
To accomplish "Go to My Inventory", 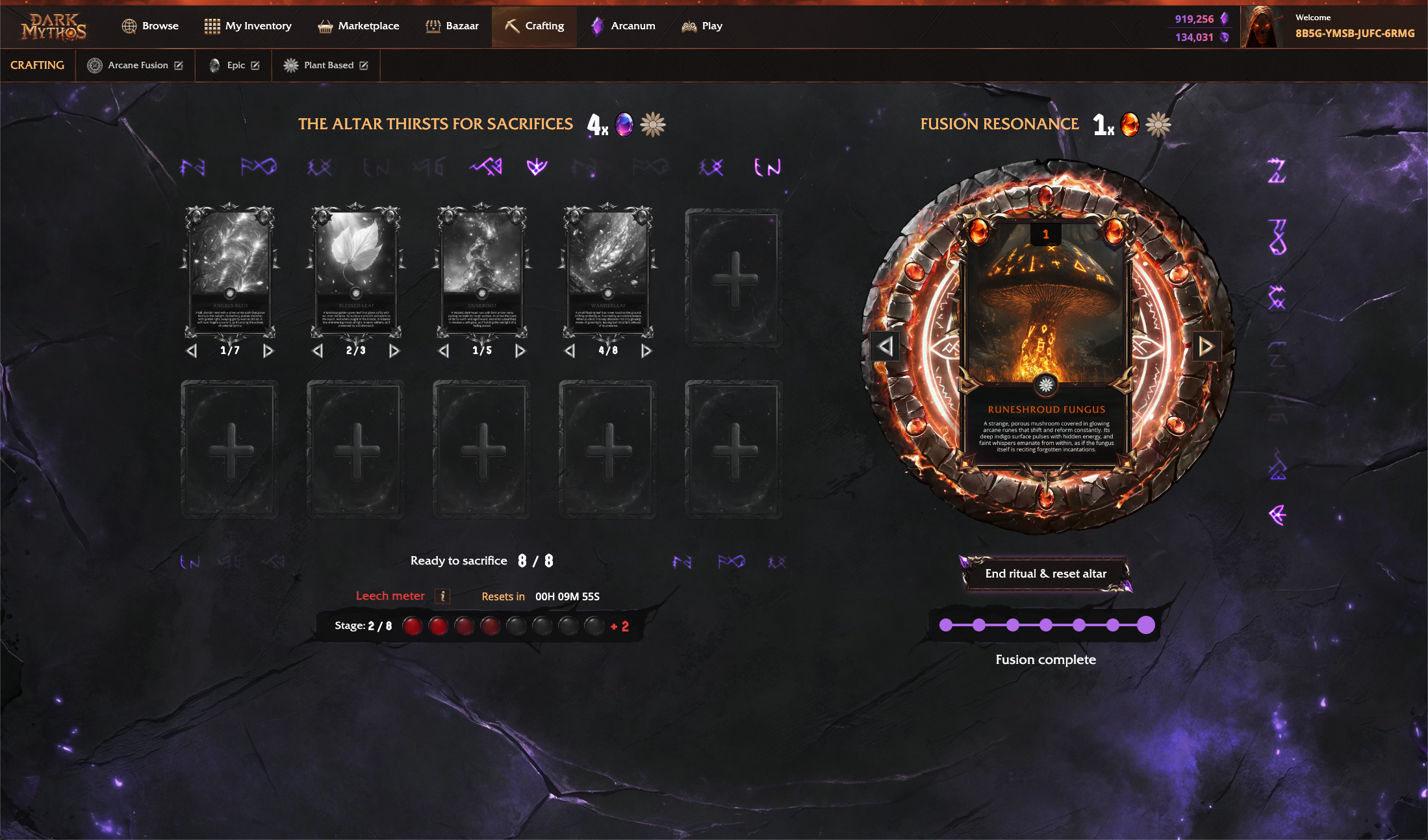I will click(x=248, y=26).
